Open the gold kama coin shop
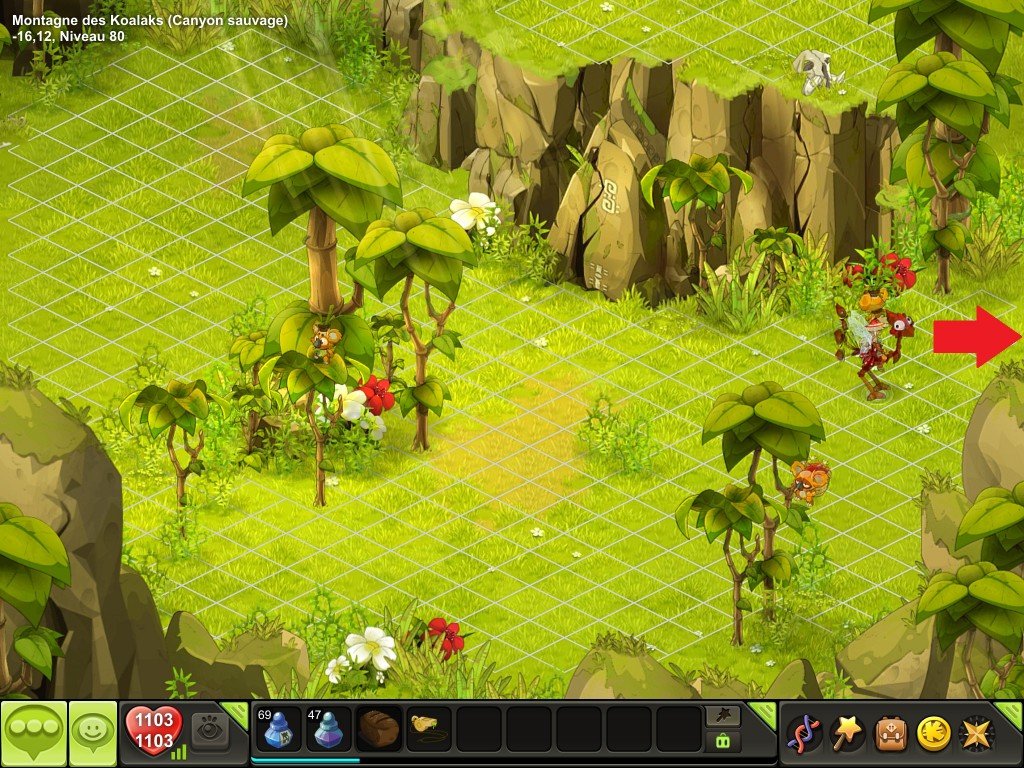The height and width of the screenshot is (768, 1024). 933,733
